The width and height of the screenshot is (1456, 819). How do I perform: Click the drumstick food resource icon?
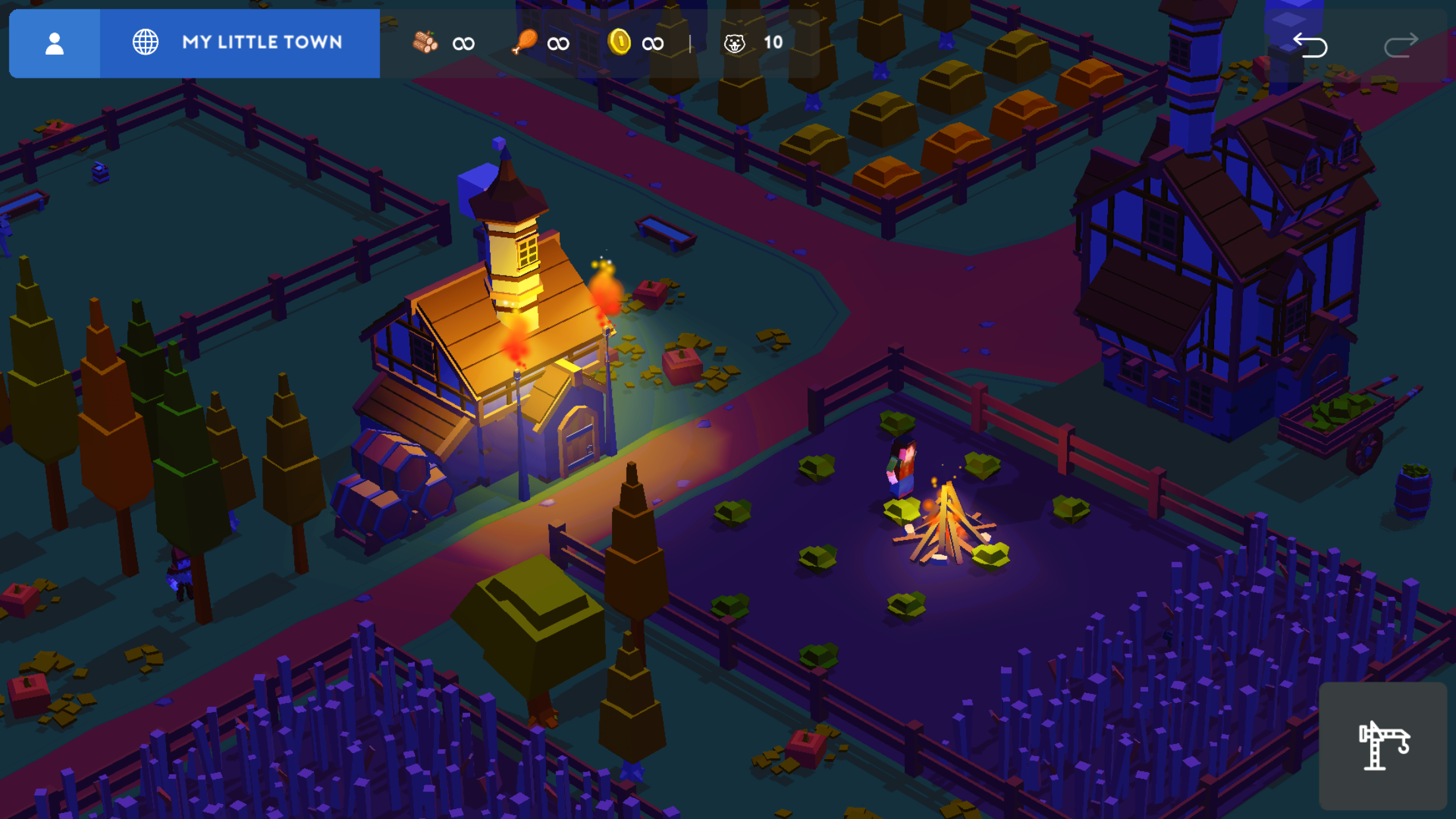coord(523,42)
